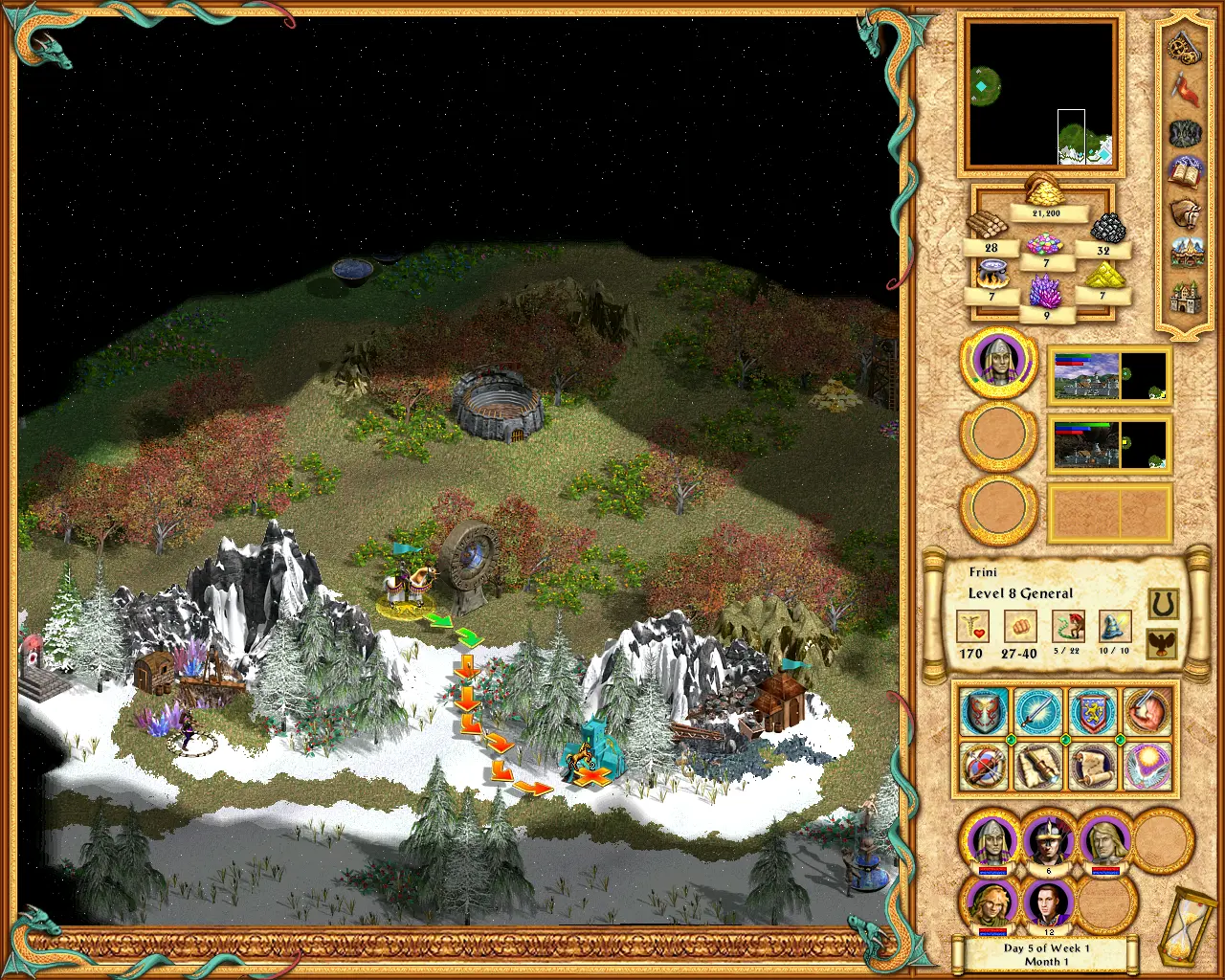Open the town village icon on the sidebar
Screen dimensions: 1225x980
(x=1185, y=254)
